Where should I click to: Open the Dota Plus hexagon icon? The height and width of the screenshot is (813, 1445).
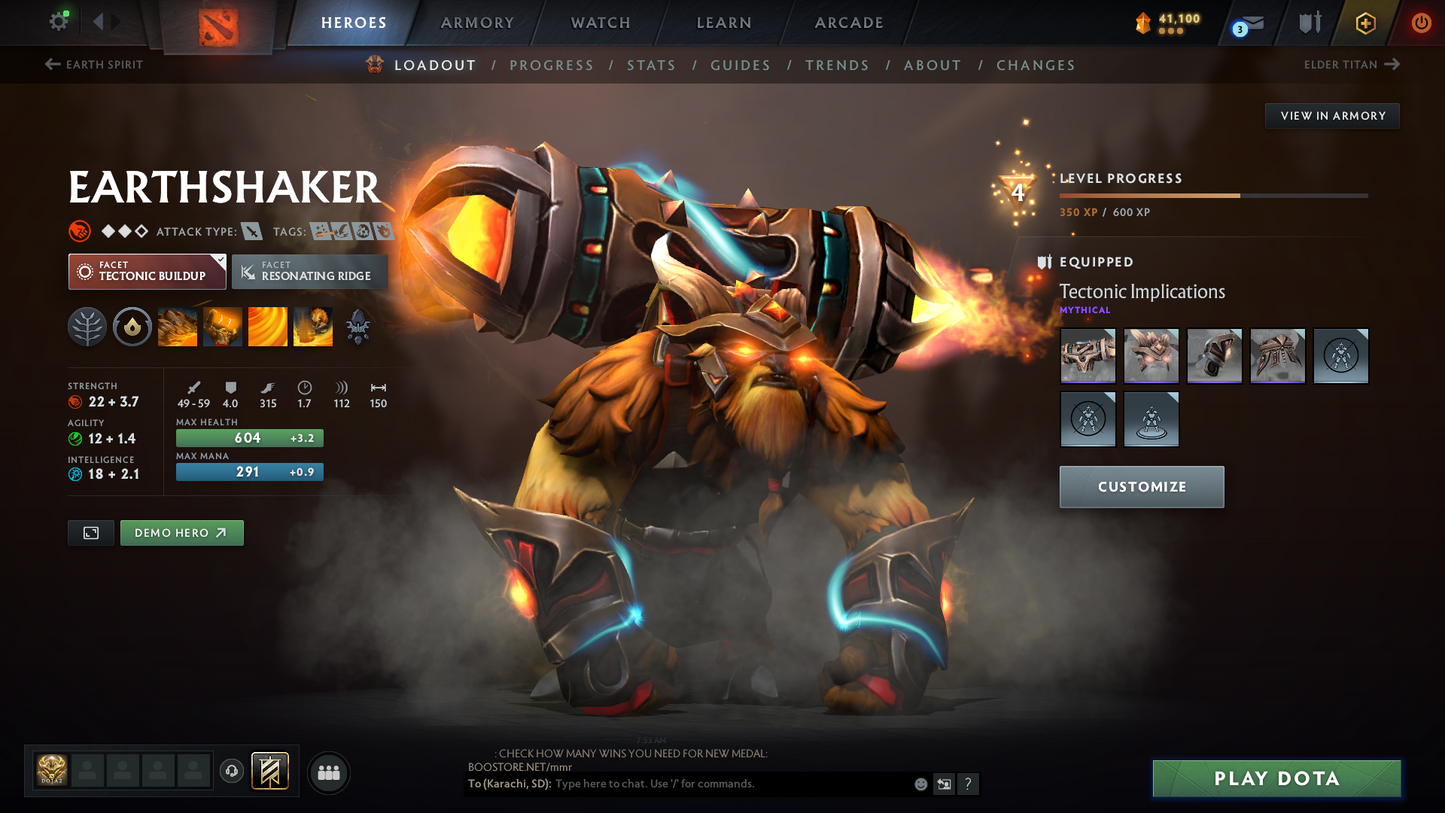[1366, 22]
